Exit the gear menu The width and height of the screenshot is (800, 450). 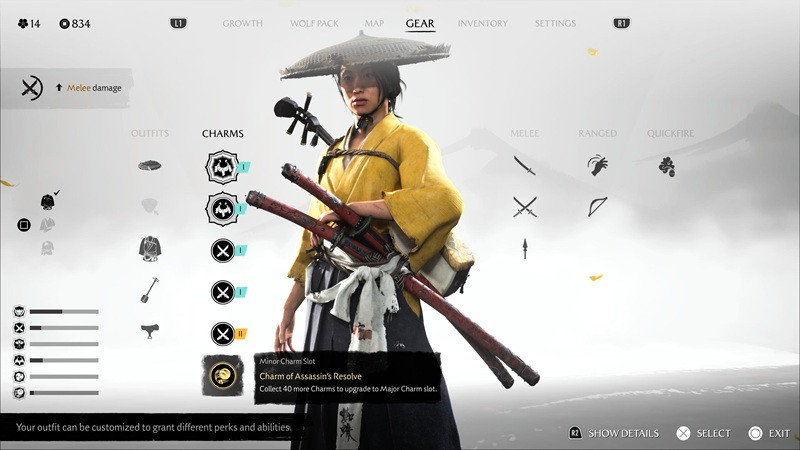(768, 433)
